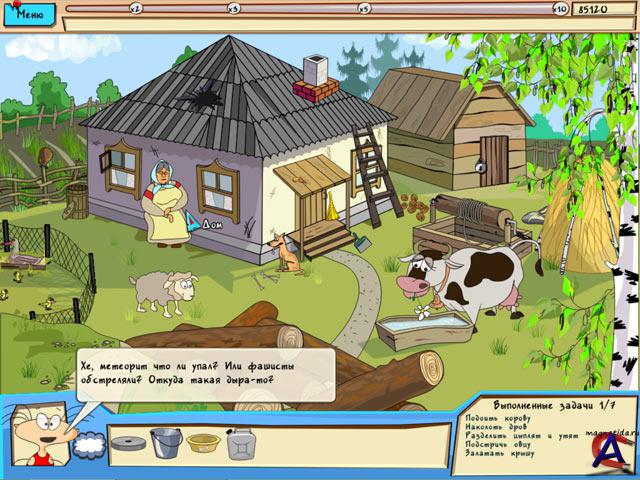Select the grindstone disc in inventory
Screen dimensions: 640x480
[x=127, y=443]
